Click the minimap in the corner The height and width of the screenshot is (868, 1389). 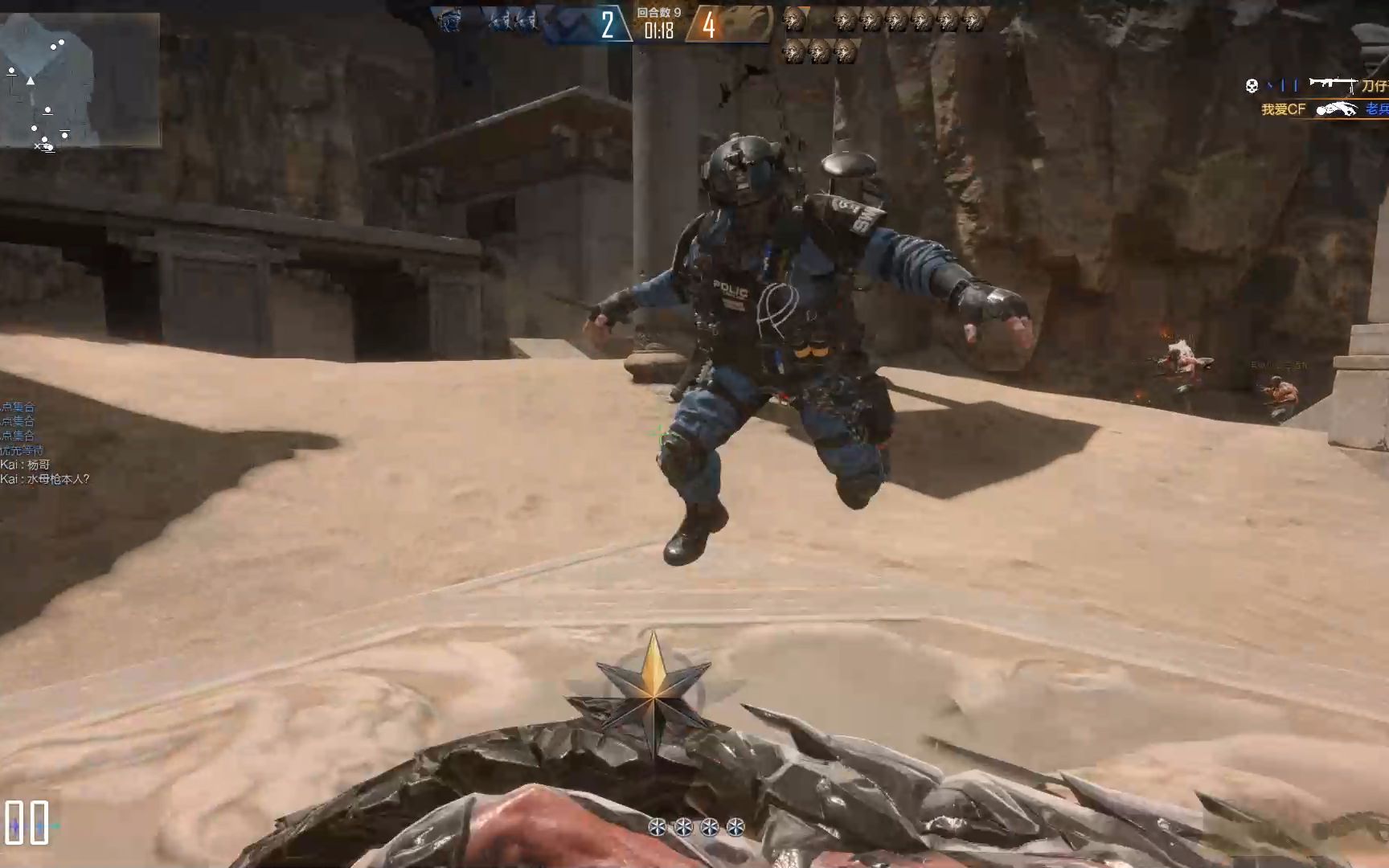pos(80,80)
